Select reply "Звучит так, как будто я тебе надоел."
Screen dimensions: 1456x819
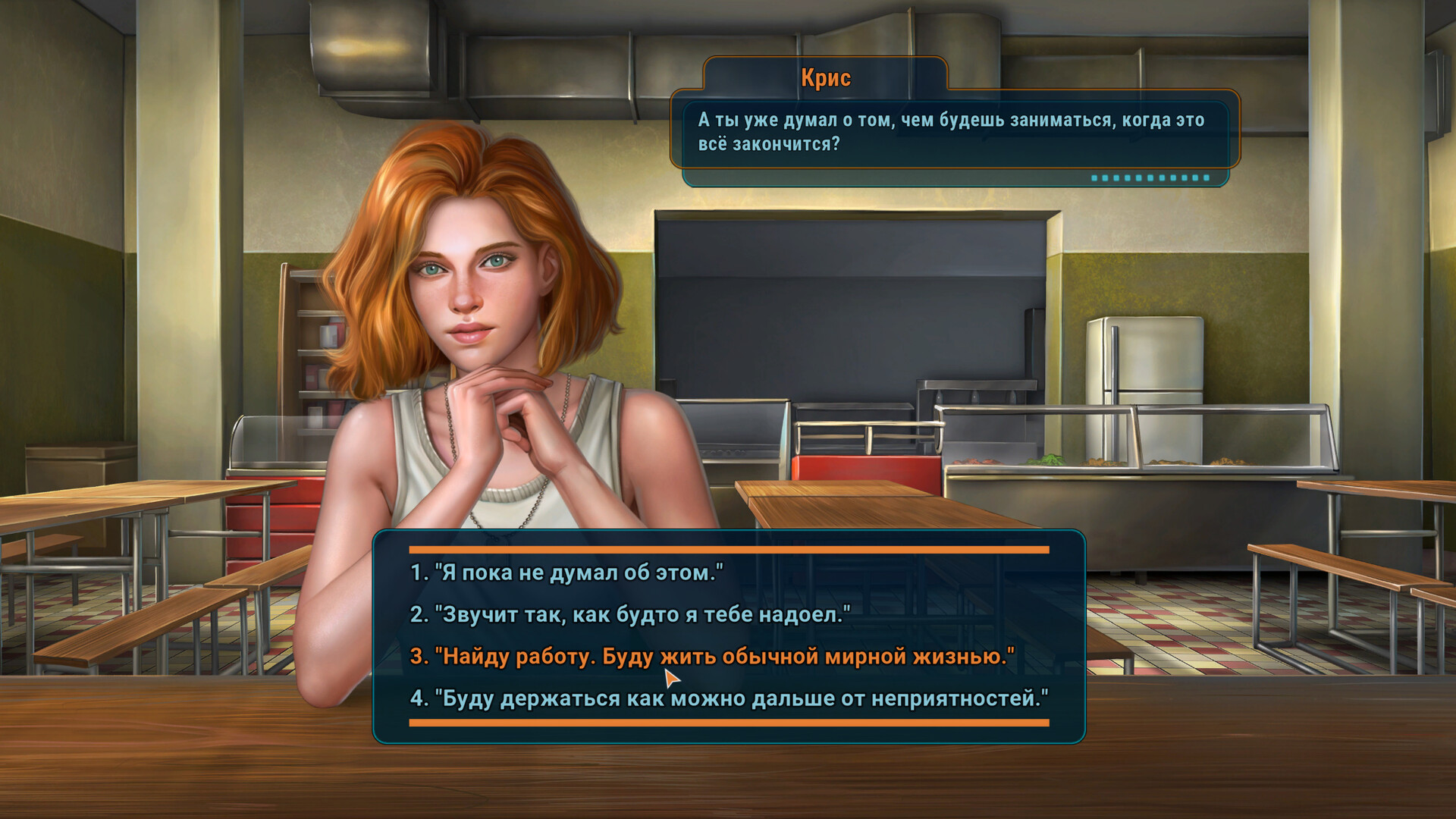630,614
